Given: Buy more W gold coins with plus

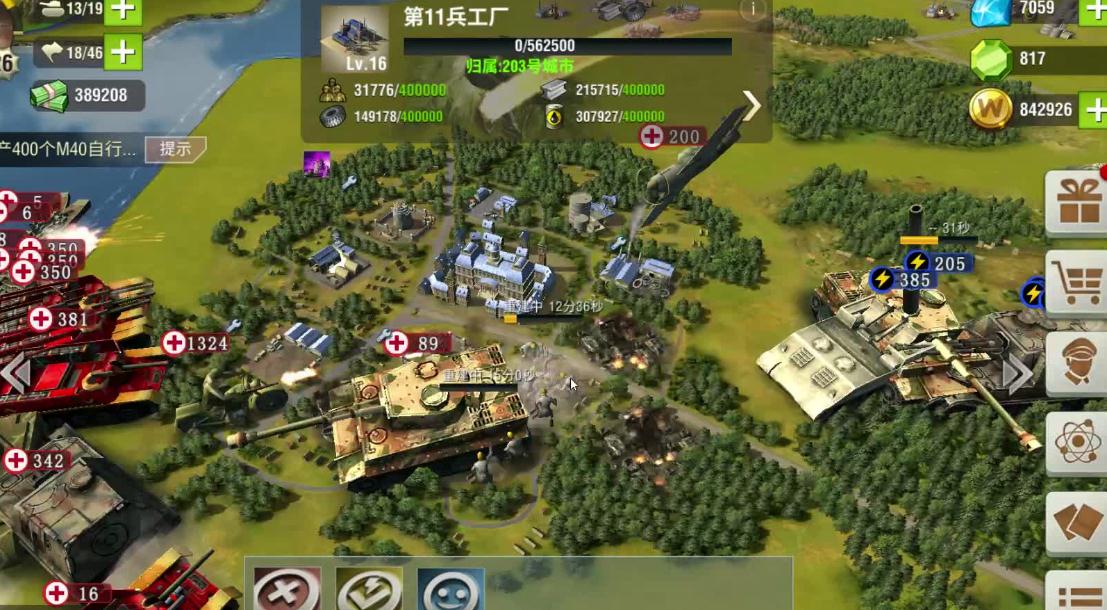Looking at the screenshot, I should pos(1093,109).
